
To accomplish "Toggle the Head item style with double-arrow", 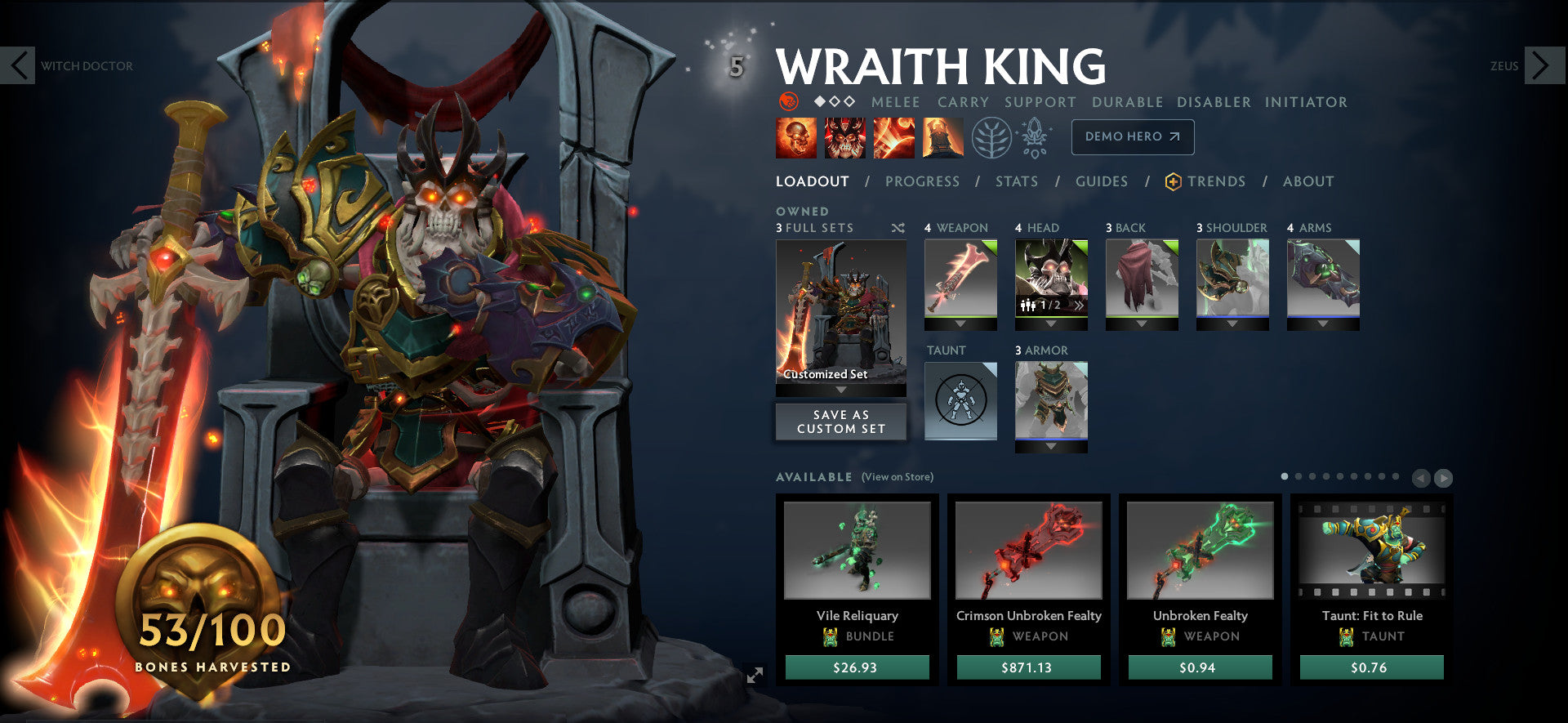I will click(x=1078, y=304).
